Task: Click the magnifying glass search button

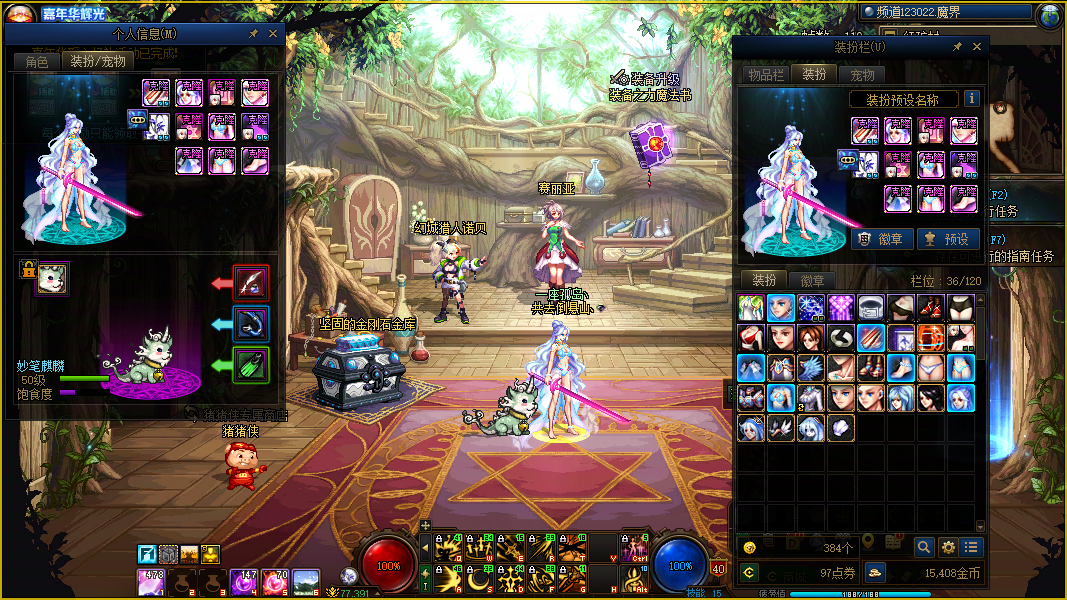Action: pyautogui.click(x=923, y=547)
